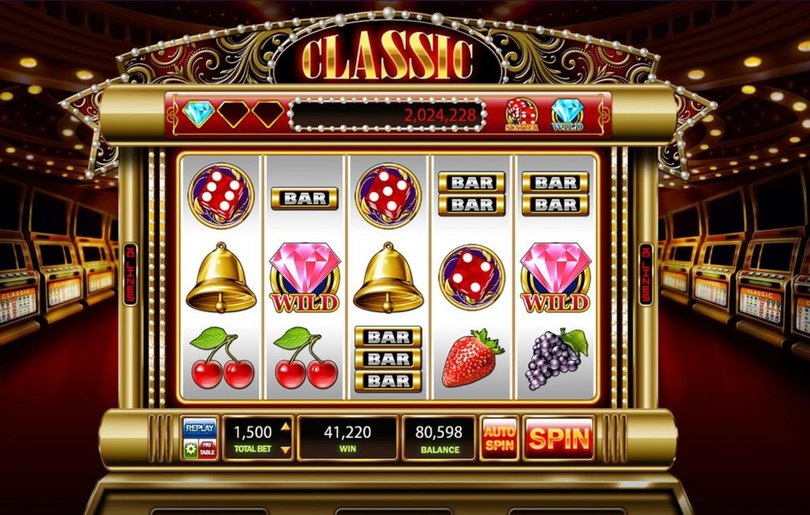The image size is (810, 515).
Task: Spin the reels with the SPIN button
Action: tap(558, 438)
